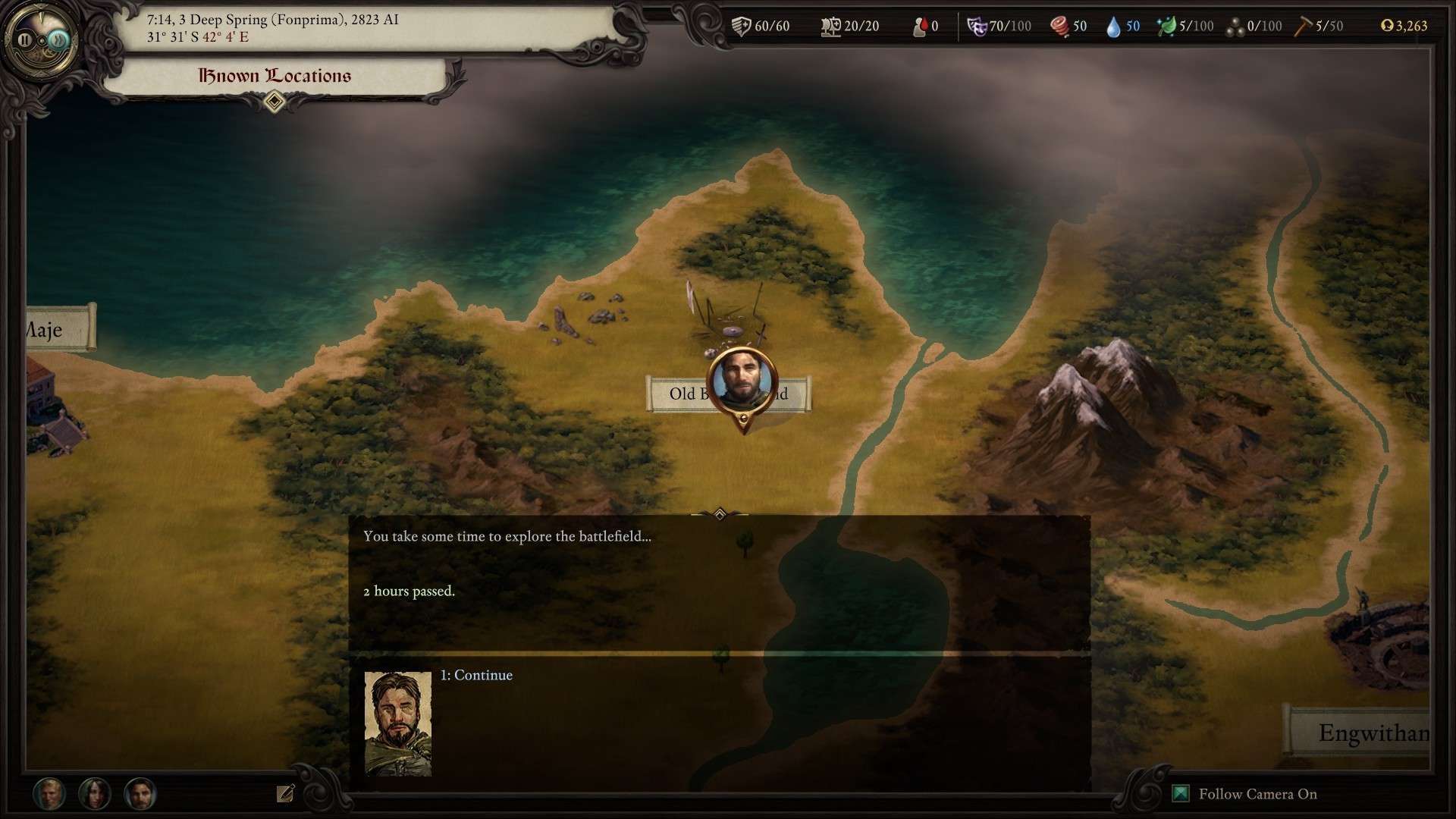Choose the Continue dialogue option
The image size is (1456, 819).
(x=476, y=675)
